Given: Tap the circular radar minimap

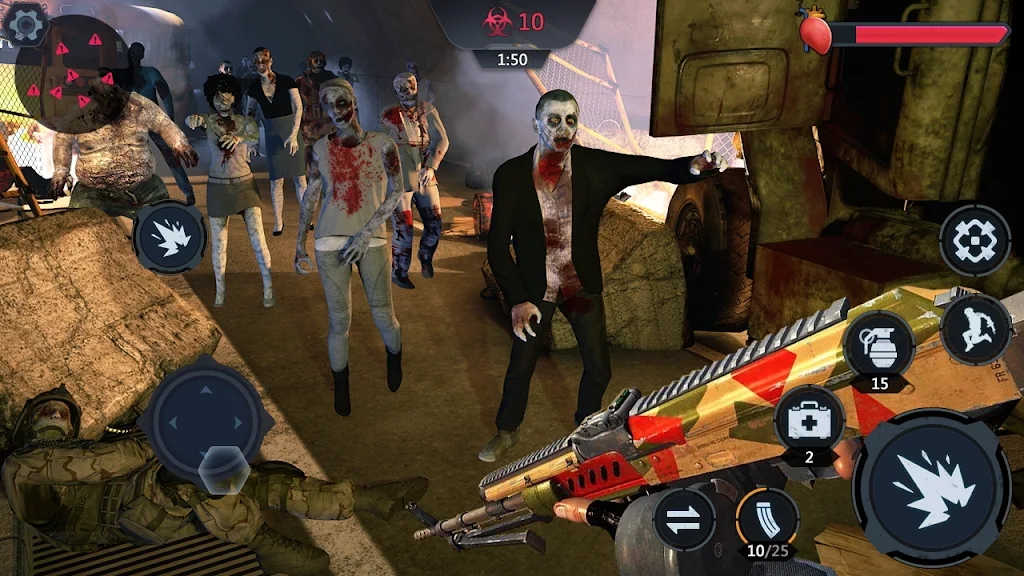Looking at the screenshot, I should 74,74.
